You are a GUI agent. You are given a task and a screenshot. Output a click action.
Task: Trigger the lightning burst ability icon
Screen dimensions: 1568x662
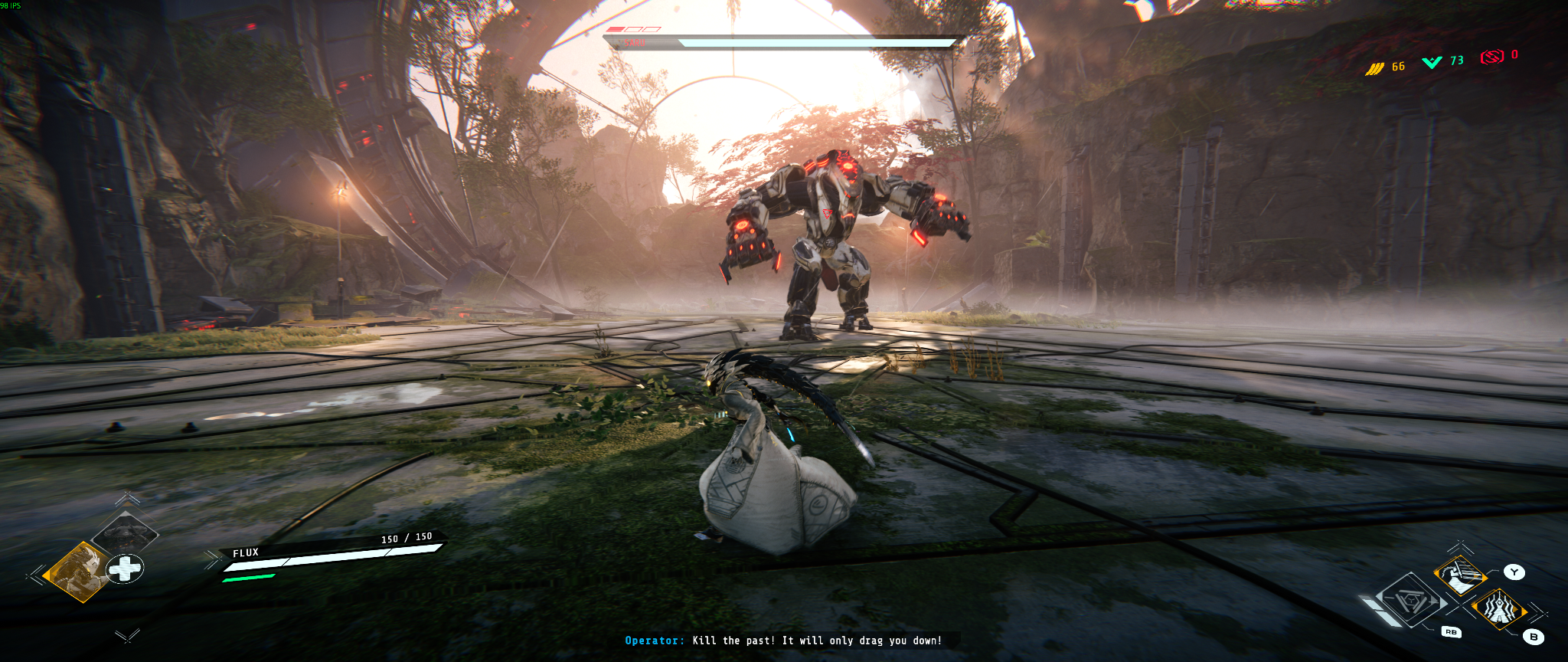point(1498,610)
